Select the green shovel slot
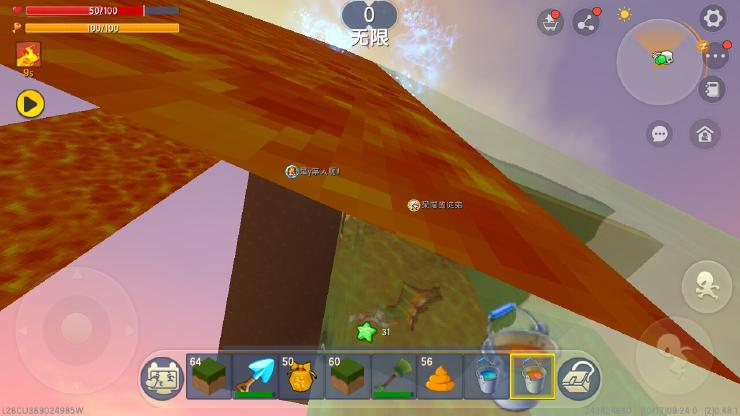Image resolution: width=740 pixels, height=416 pixels. pos(393,376)
